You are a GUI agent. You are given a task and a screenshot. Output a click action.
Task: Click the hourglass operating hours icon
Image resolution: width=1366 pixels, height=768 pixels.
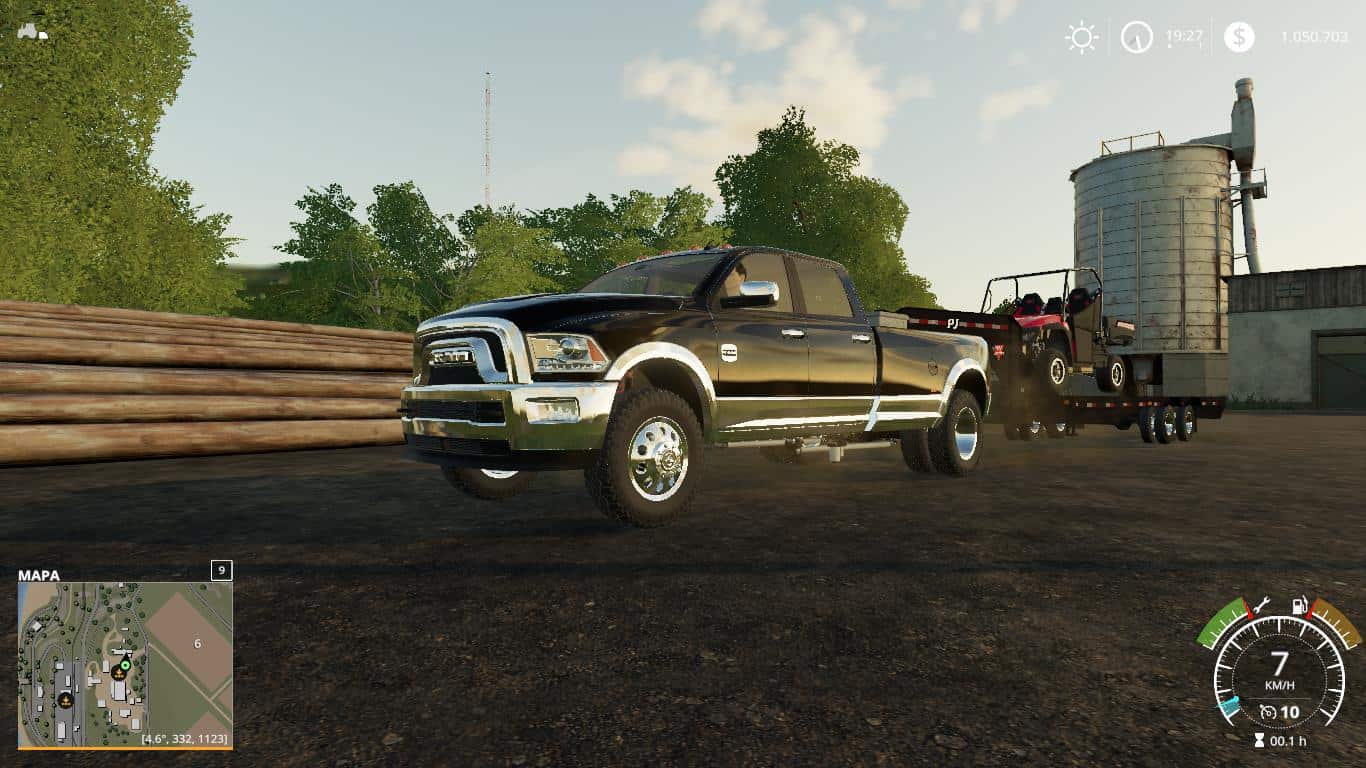pyautogui.click(x=1258, y=741)
